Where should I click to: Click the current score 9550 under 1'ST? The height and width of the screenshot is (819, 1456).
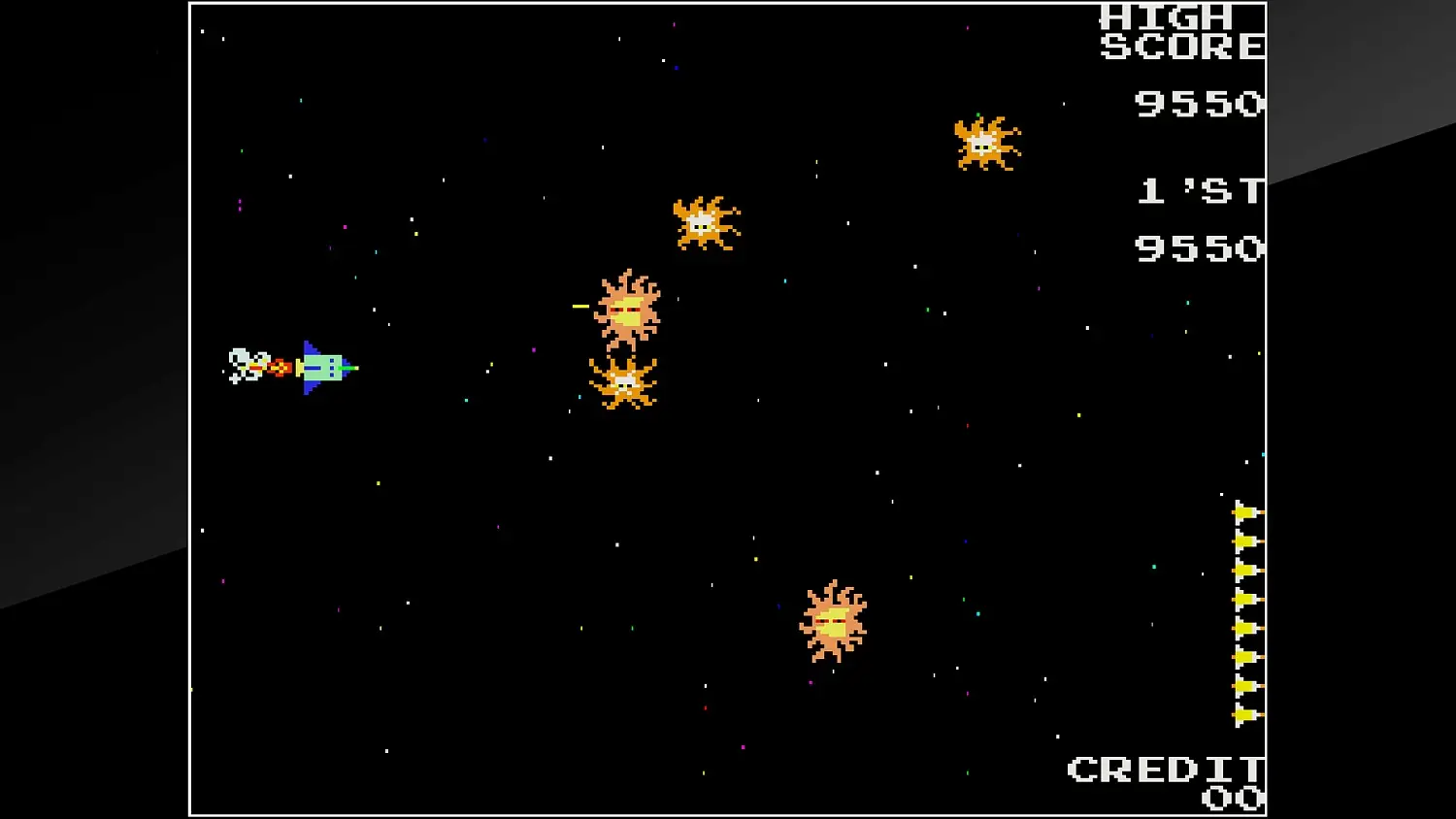[1199, 249]
